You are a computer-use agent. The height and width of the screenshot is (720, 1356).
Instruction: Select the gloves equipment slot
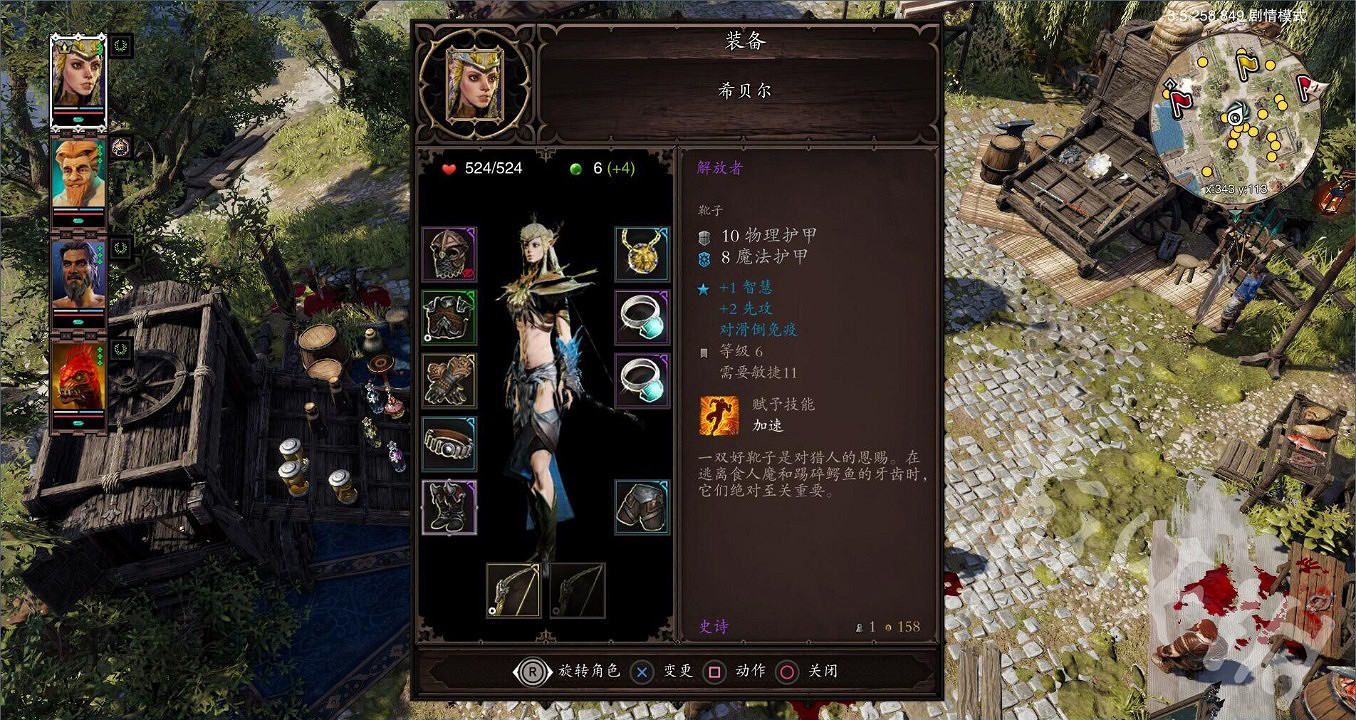pyautogui.click(x=449, y=382)
